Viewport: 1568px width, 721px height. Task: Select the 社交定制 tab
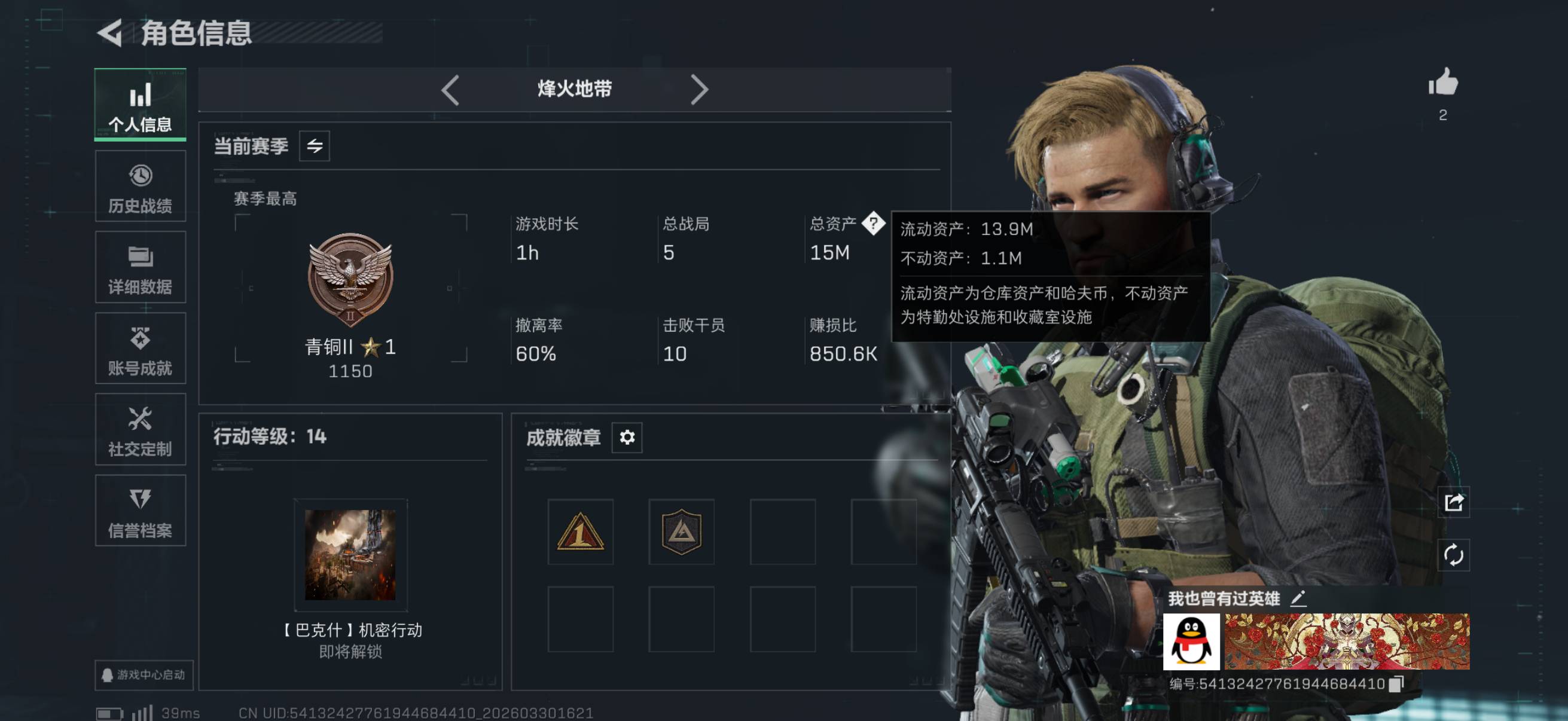click(x=140, y=430)
